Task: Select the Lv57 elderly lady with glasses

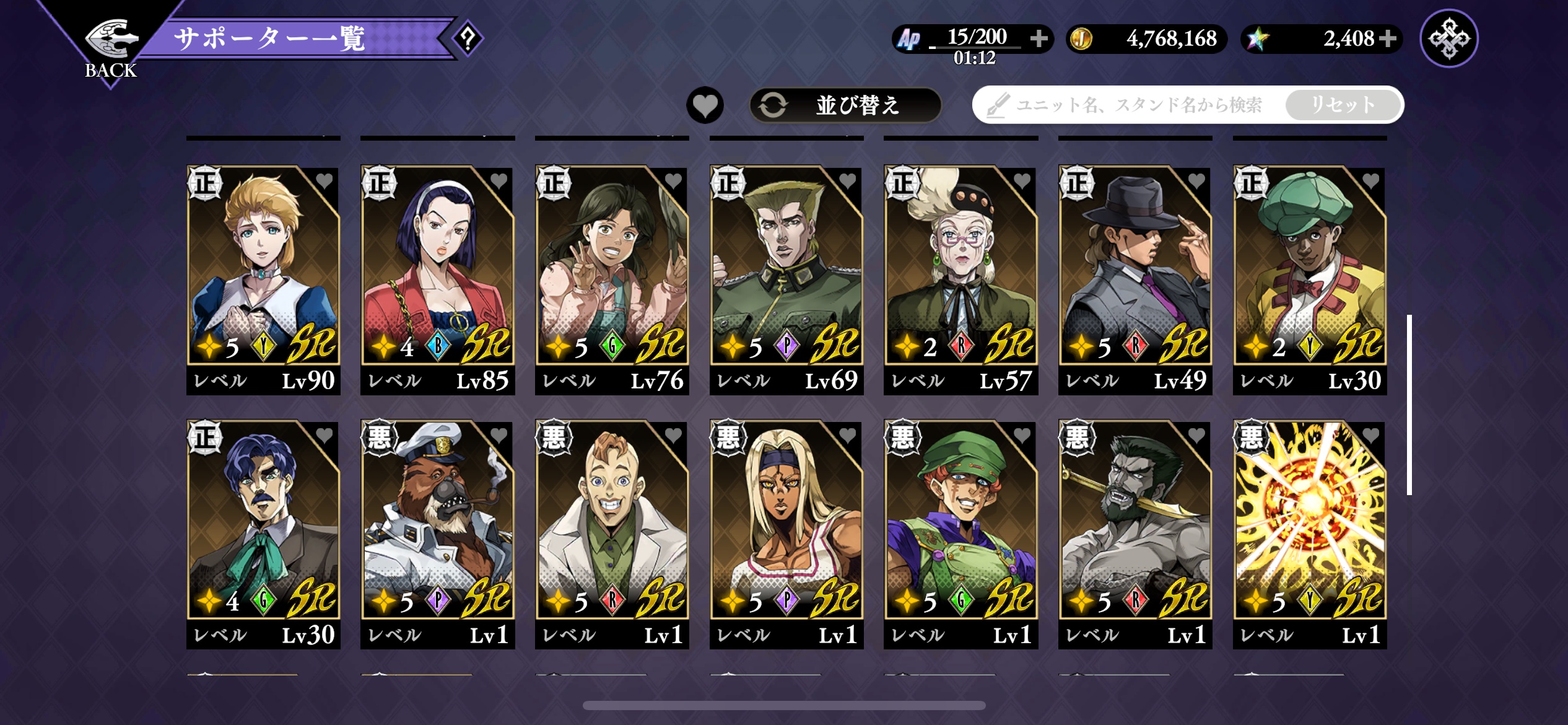Action: coord(960,279)
